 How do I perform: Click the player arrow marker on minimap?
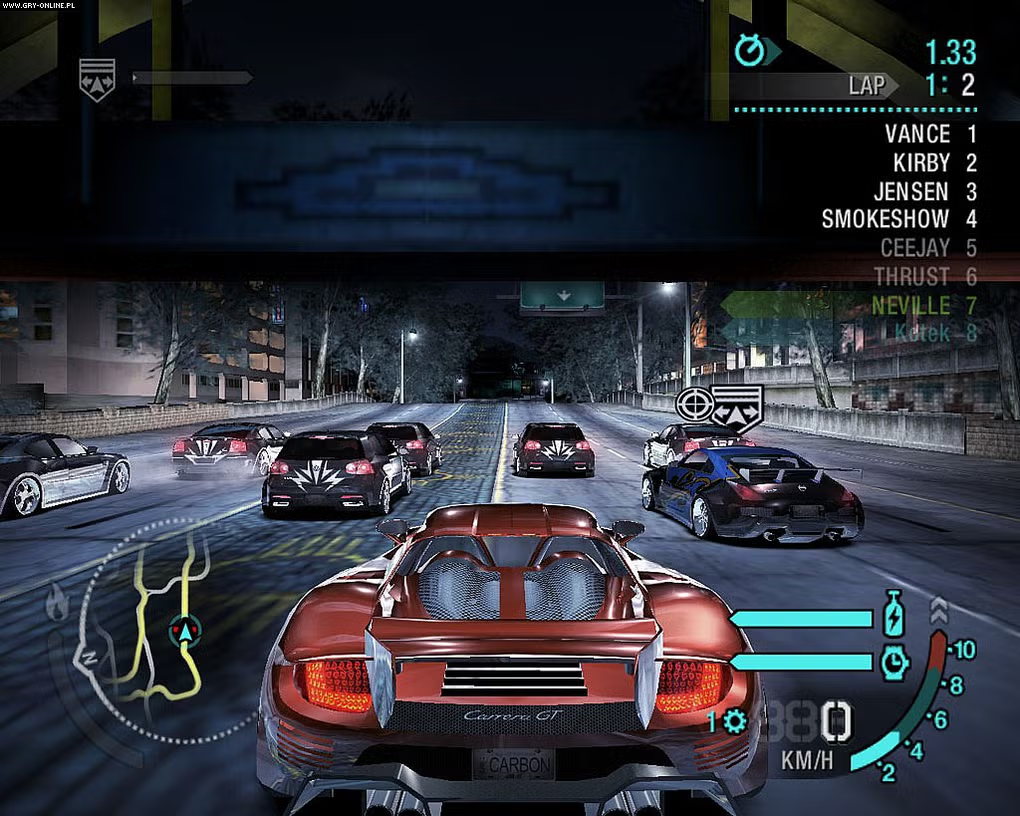183,630
